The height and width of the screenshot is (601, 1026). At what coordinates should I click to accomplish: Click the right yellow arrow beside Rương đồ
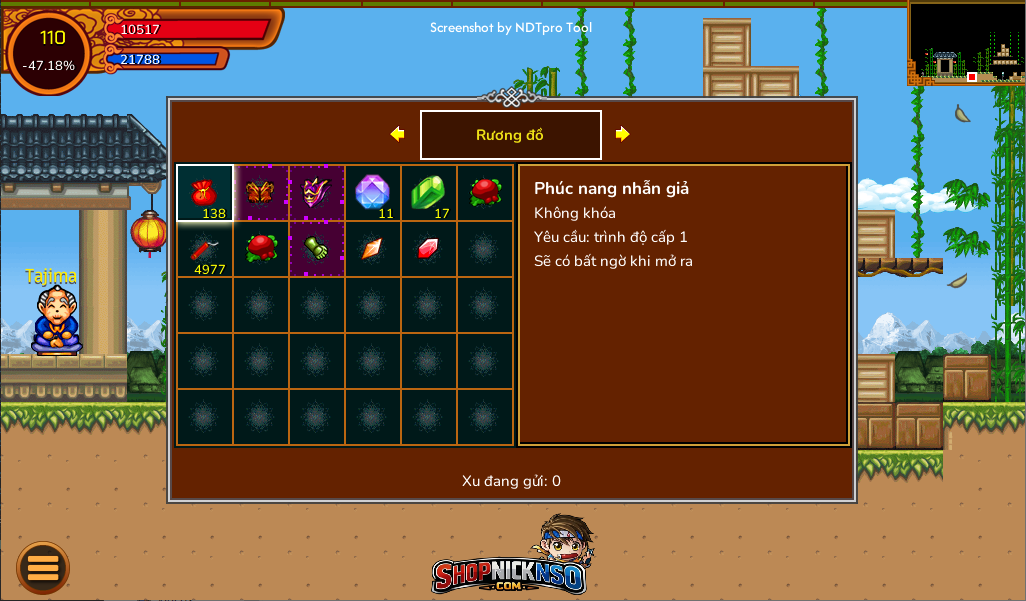tap(622, 134)
